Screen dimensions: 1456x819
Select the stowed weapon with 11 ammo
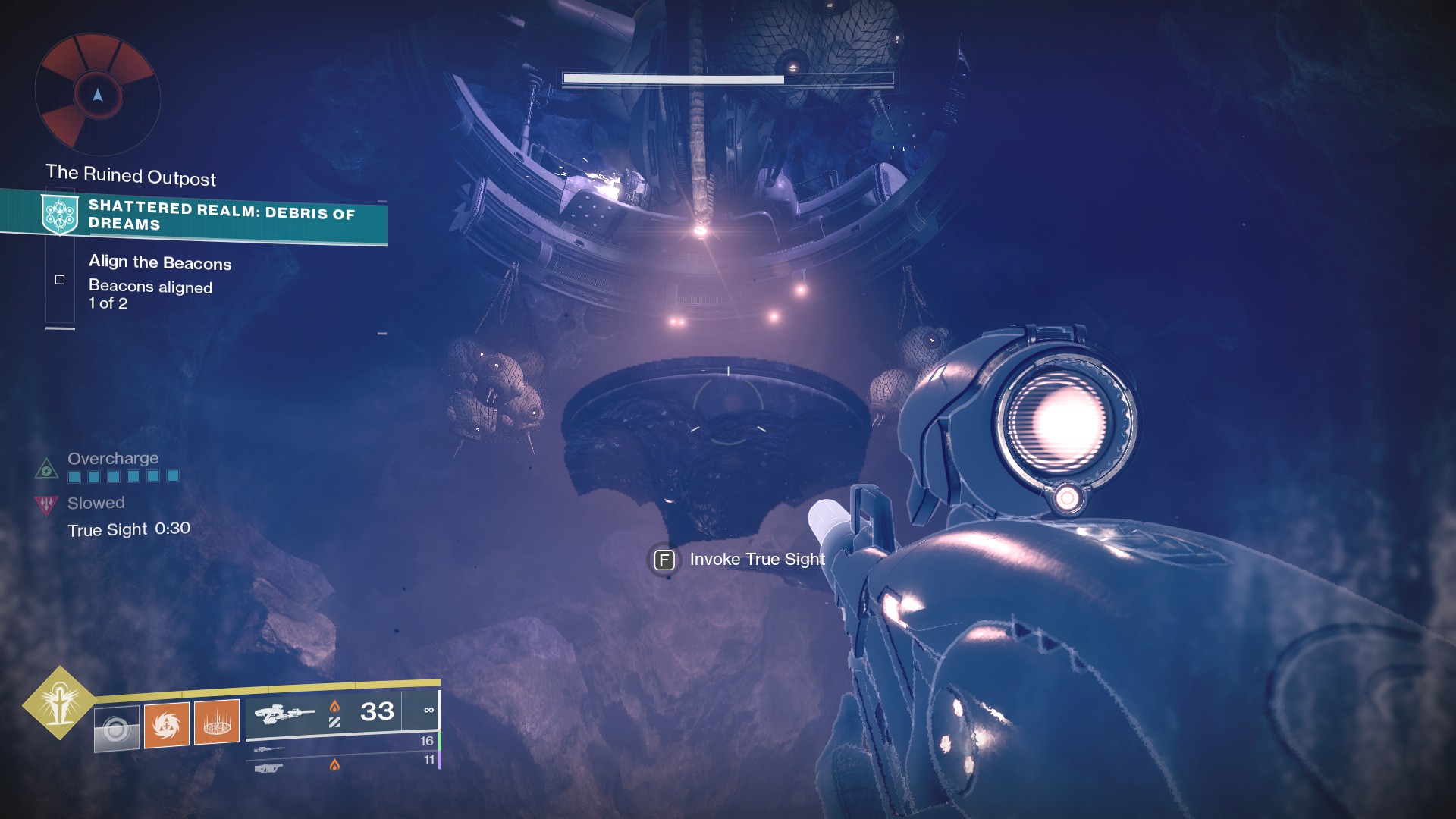coord(268,768)
